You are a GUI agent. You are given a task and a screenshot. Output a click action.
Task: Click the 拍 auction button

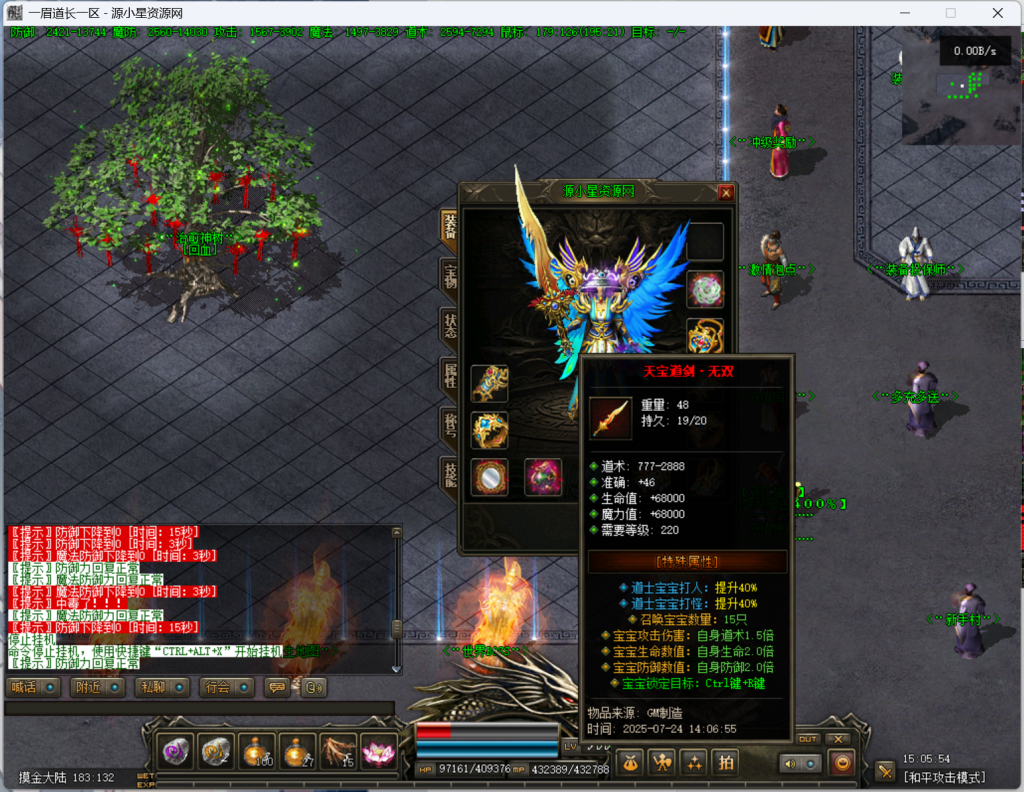(726, 762)
